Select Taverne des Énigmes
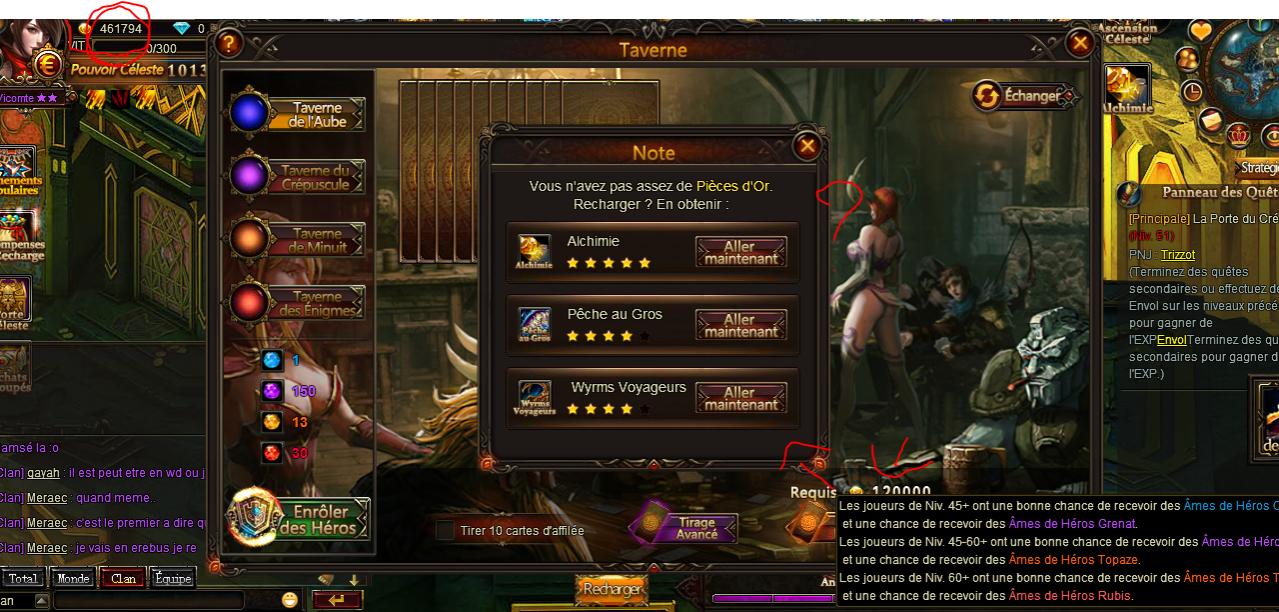This screenshot has width=1279, height=612. 298,303
